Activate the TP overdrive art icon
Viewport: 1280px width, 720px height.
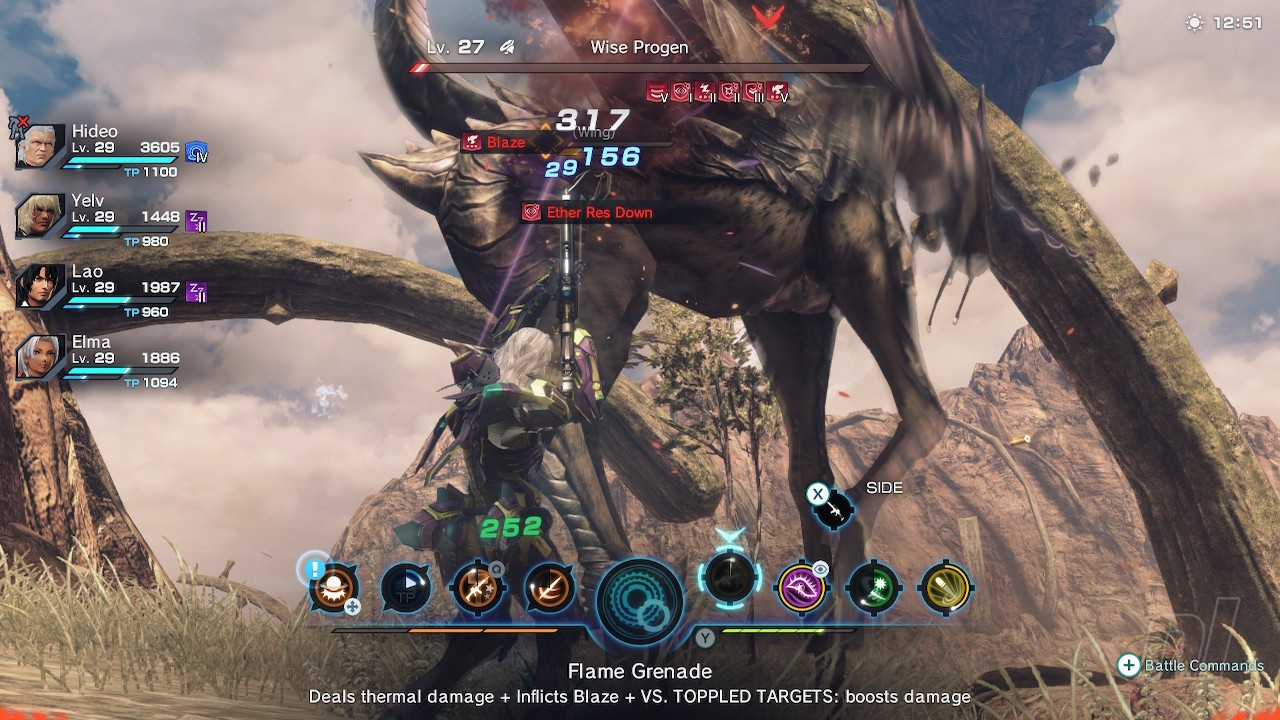click(406, 588)
